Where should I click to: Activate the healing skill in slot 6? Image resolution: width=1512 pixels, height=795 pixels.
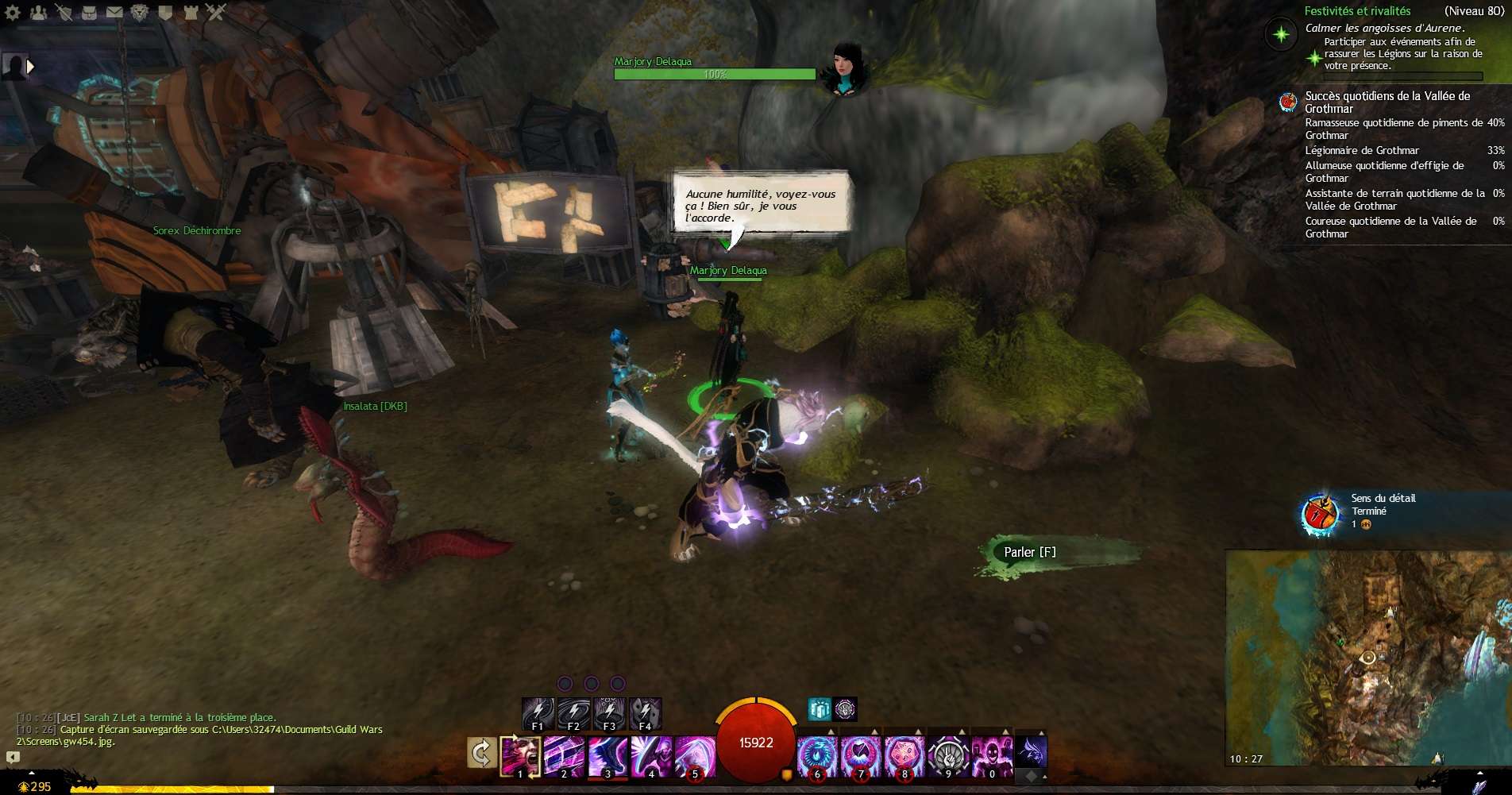pyautogui.click(x=816, y=755)
